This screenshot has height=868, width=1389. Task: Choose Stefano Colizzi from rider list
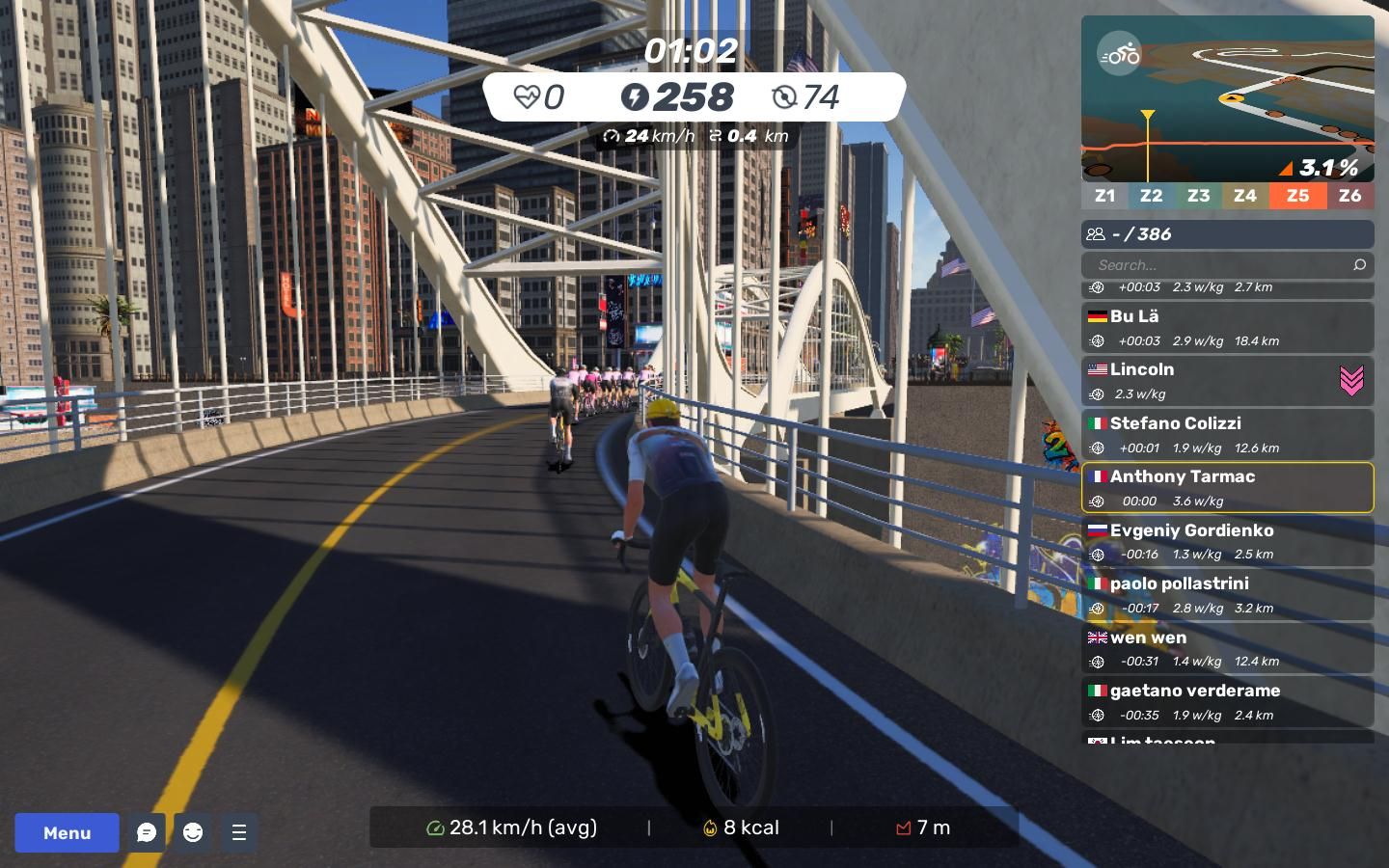[1227, 435]
